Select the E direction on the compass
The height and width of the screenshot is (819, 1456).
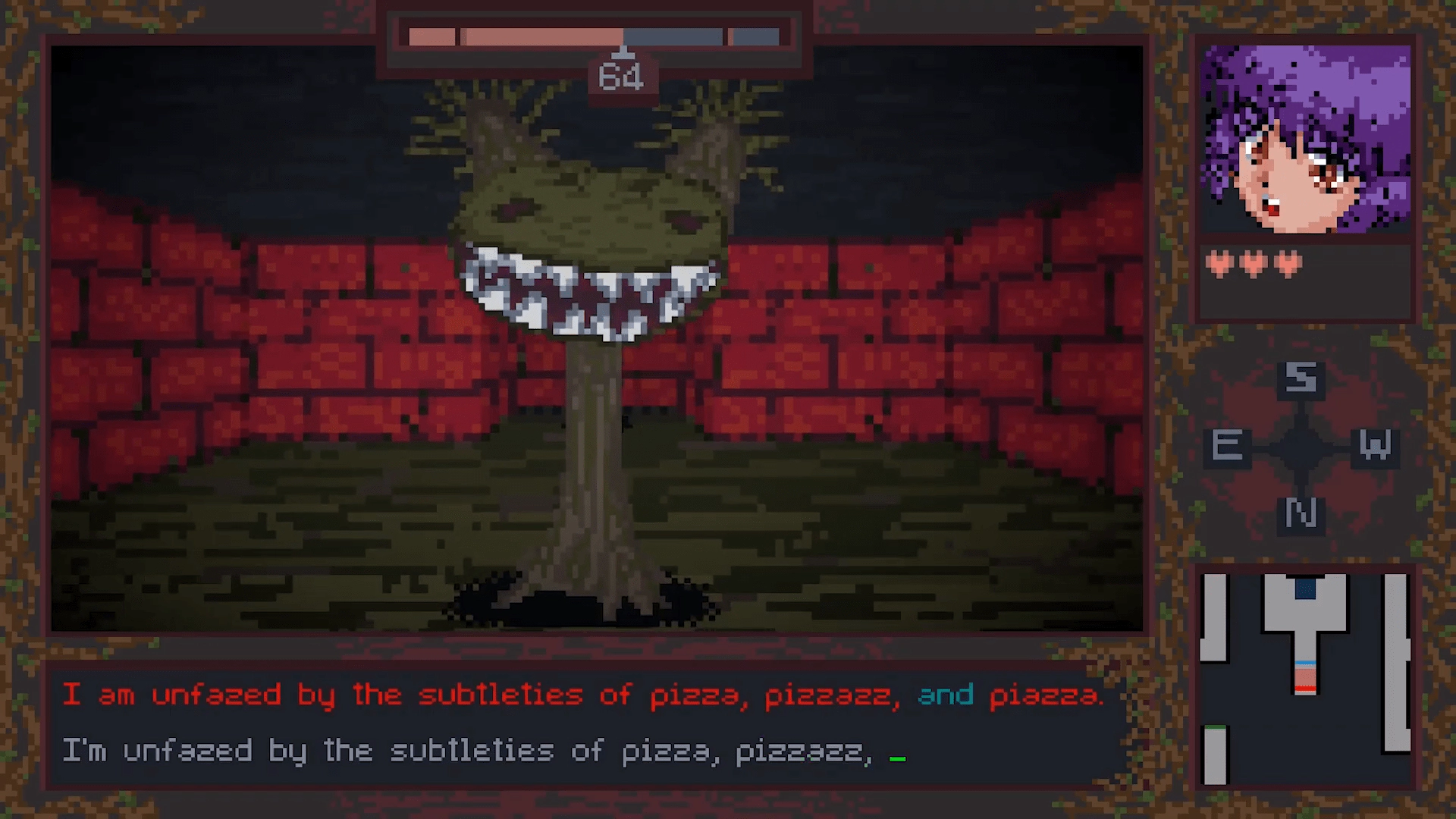pos(1227,446)
